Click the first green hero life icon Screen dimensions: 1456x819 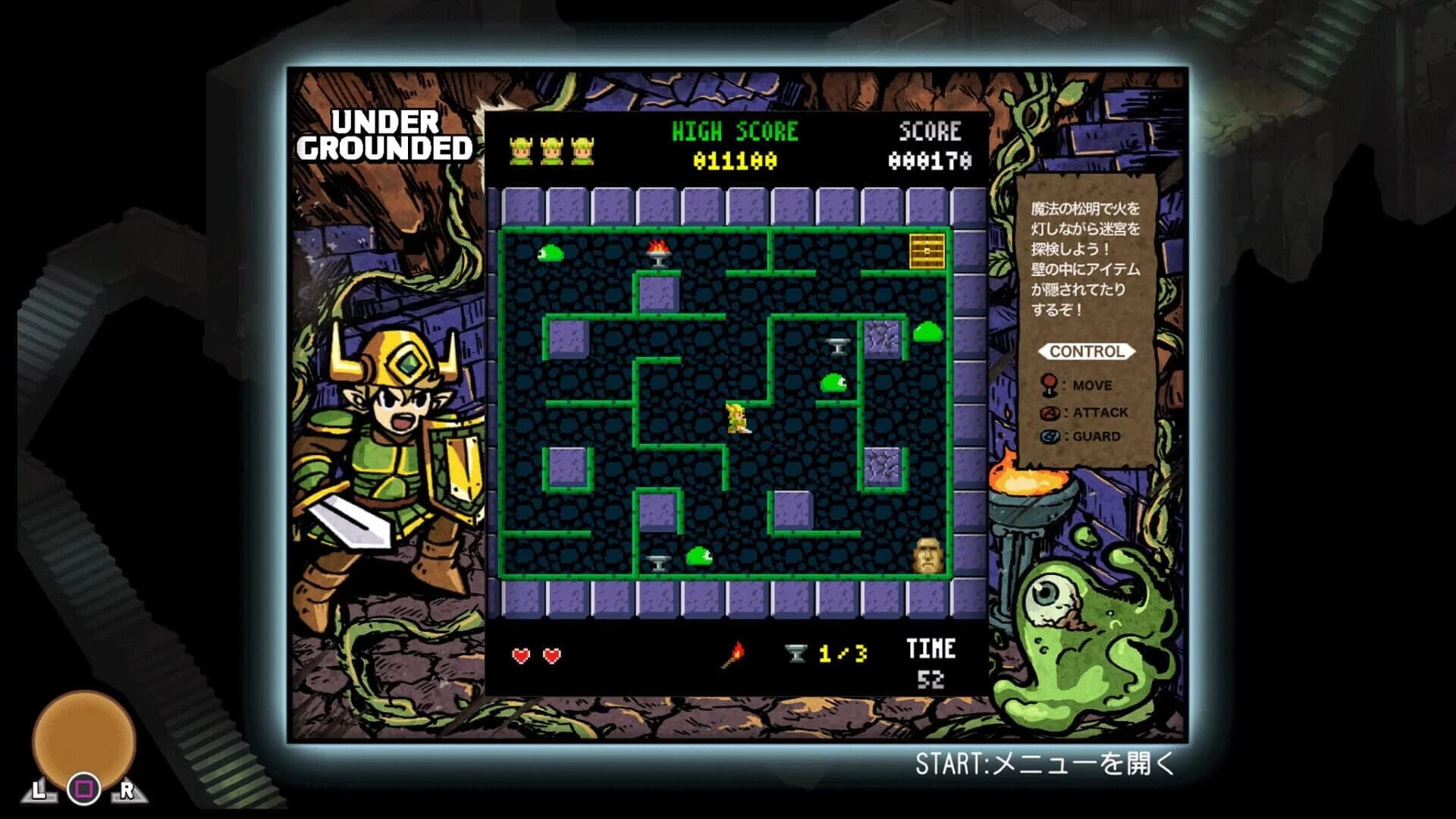[x=522, y=149]
